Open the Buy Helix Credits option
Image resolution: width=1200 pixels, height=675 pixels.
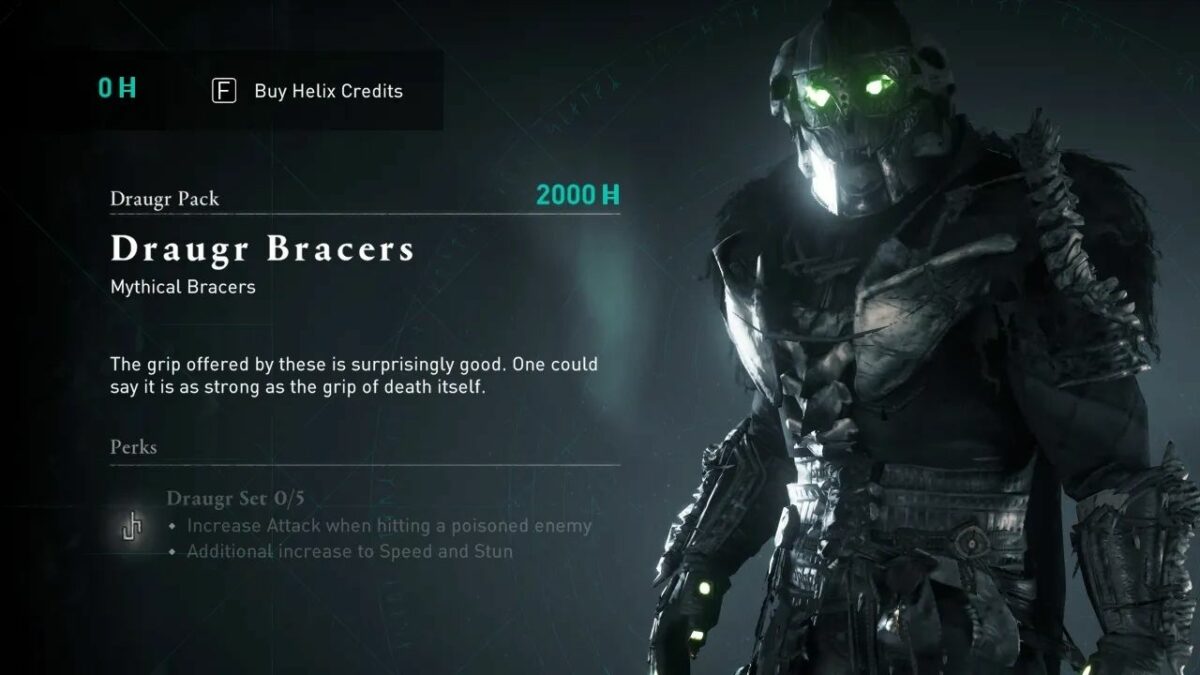[x=308, y=91]
